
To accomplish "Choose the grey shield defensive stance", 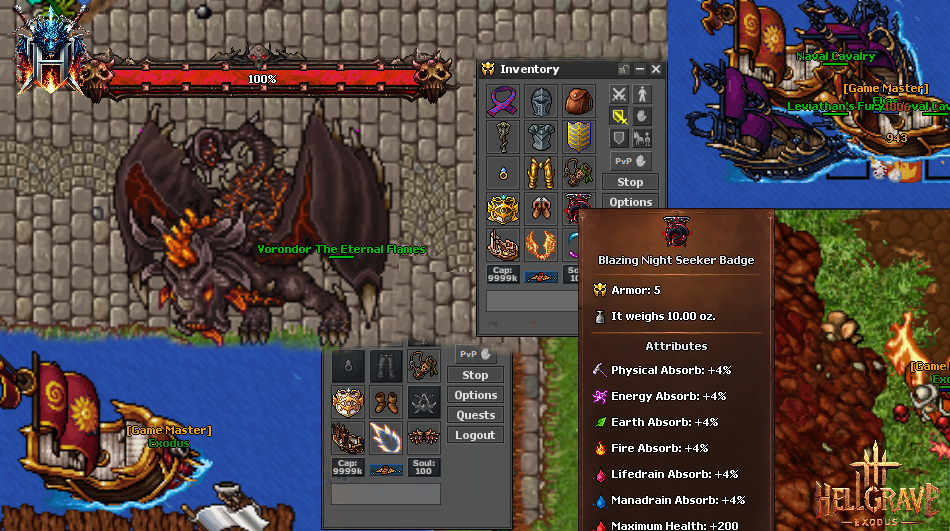I will tap(619, 137).
